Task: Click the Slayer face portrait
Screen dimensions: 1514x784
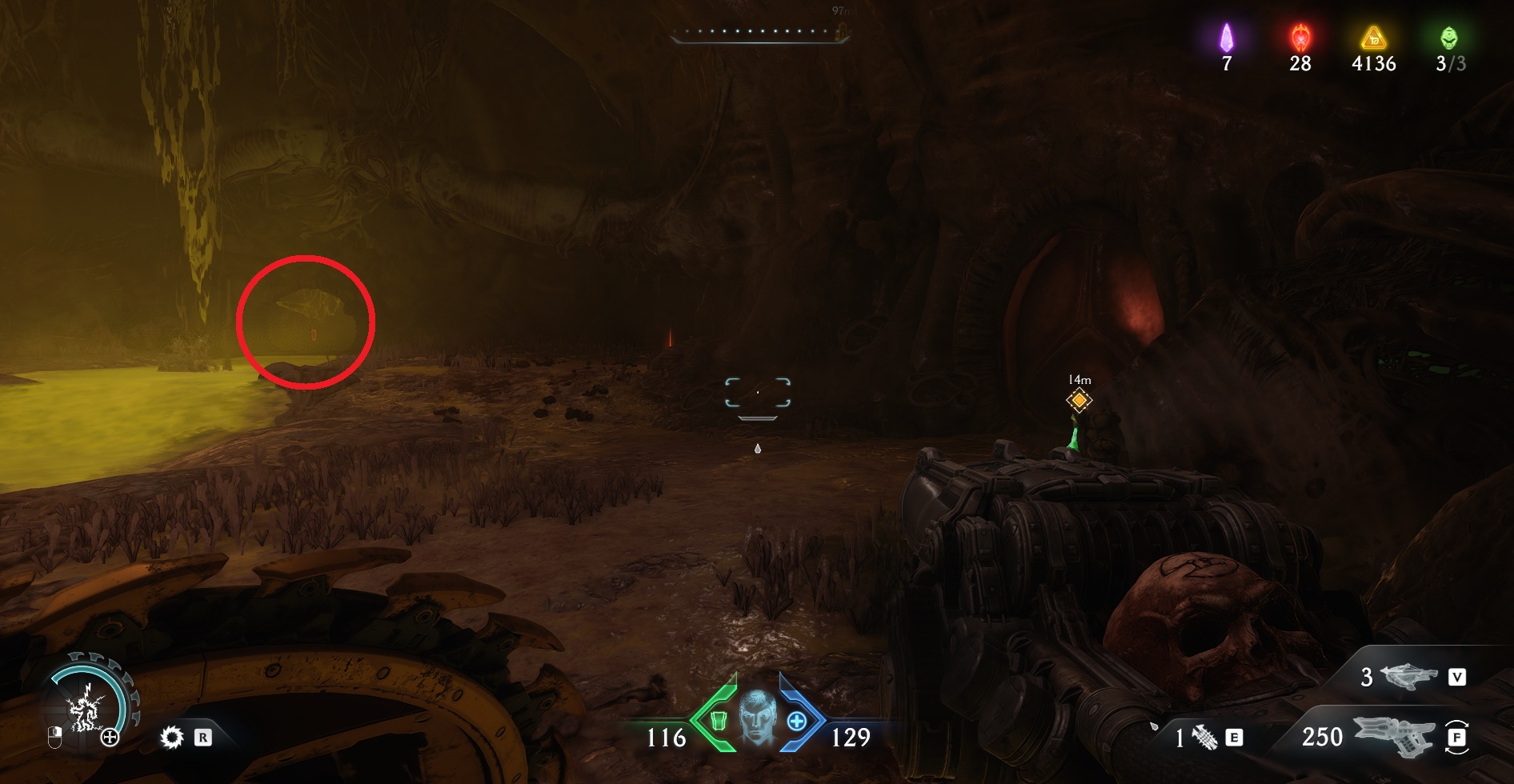Action: [x=757, y=716]
